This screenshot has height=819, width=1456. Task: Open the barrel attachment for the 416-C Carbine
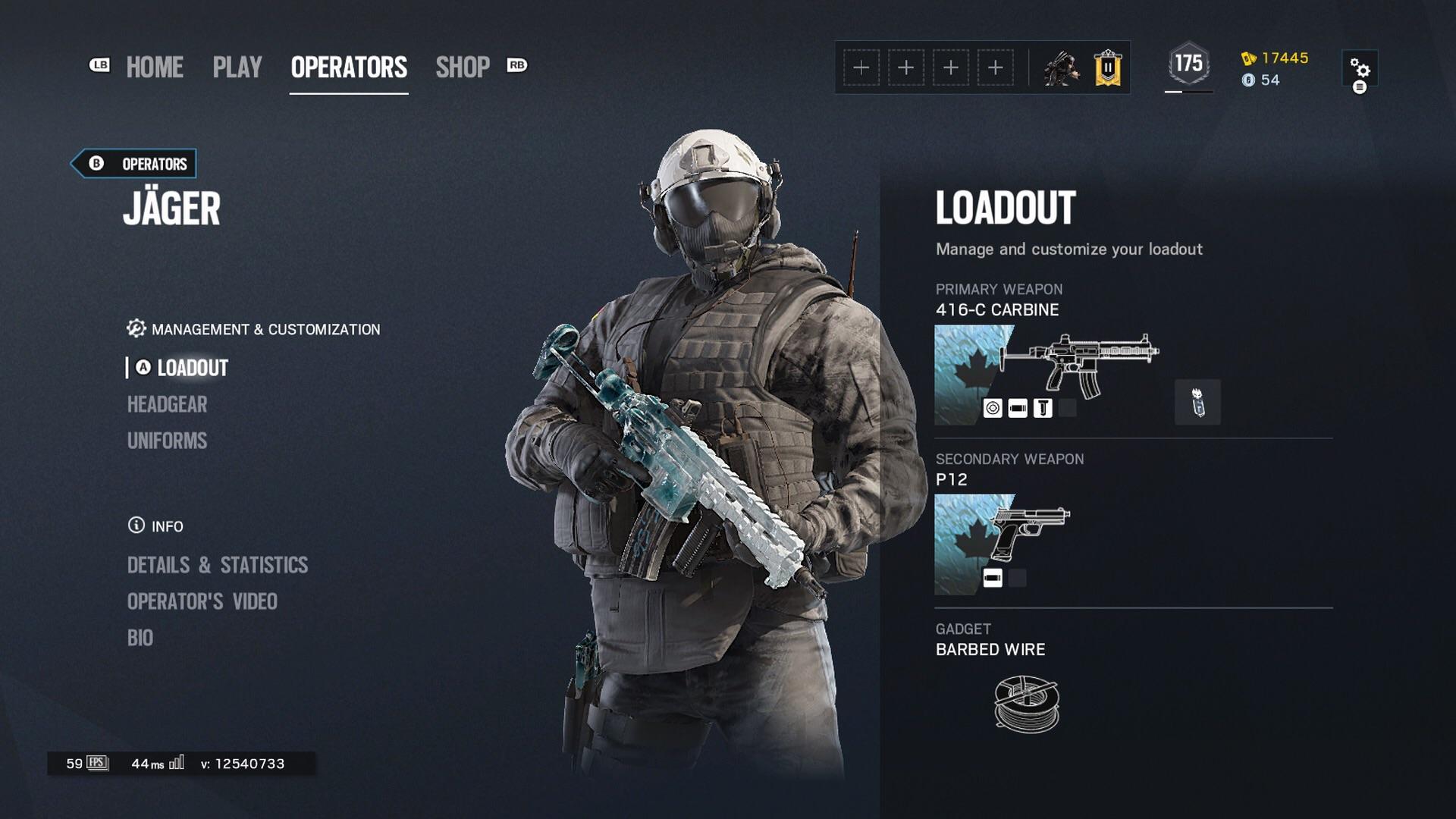1017,409
